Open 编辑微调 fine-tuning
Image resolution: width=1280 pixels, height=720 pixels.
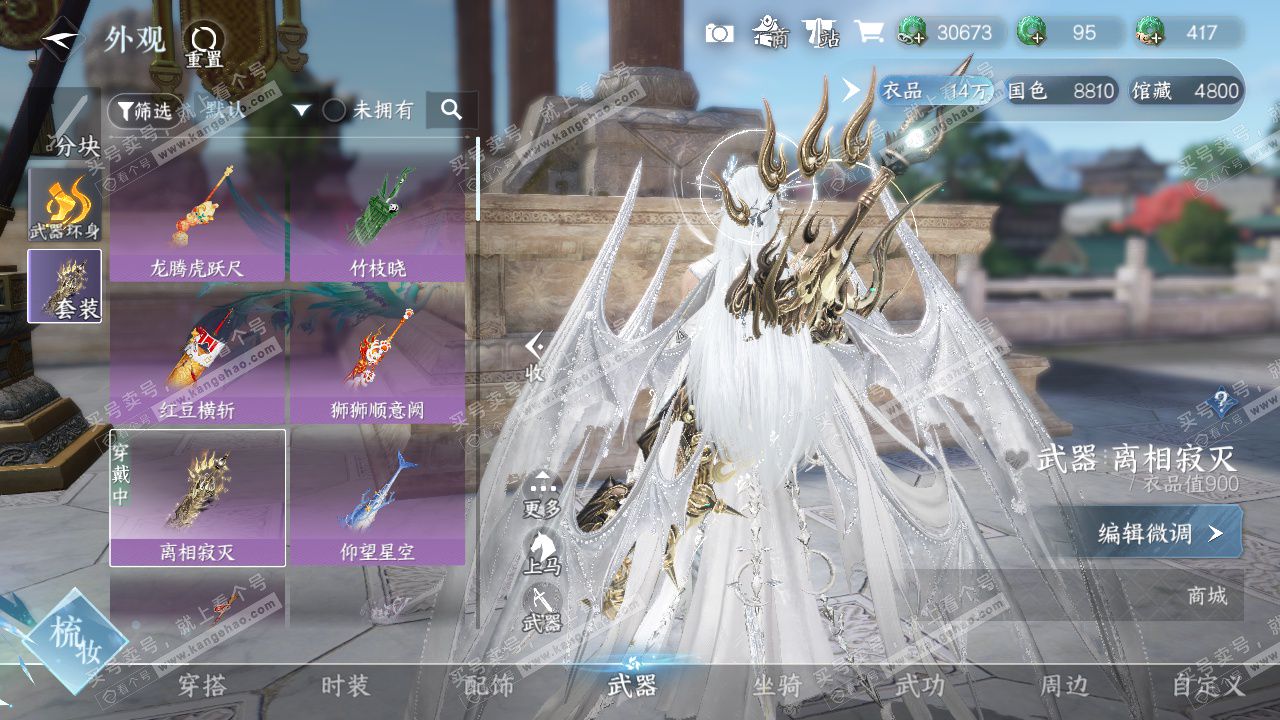1160,533
